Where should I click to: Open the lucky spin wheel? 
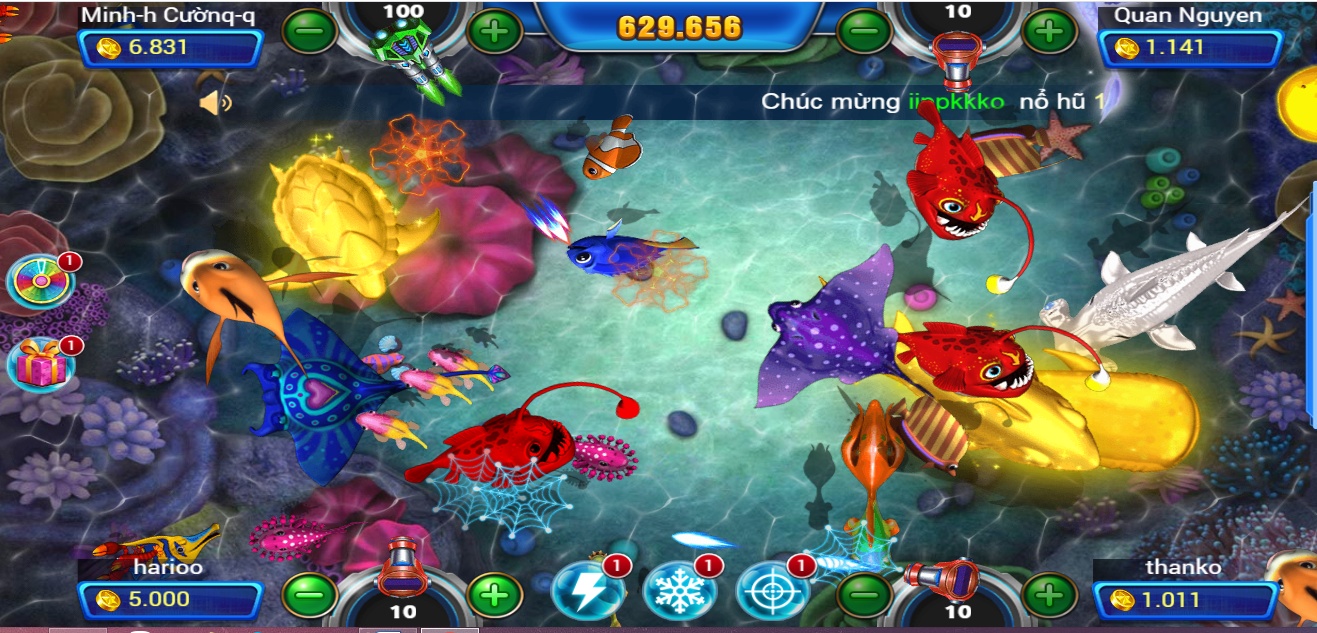point(41,282)
